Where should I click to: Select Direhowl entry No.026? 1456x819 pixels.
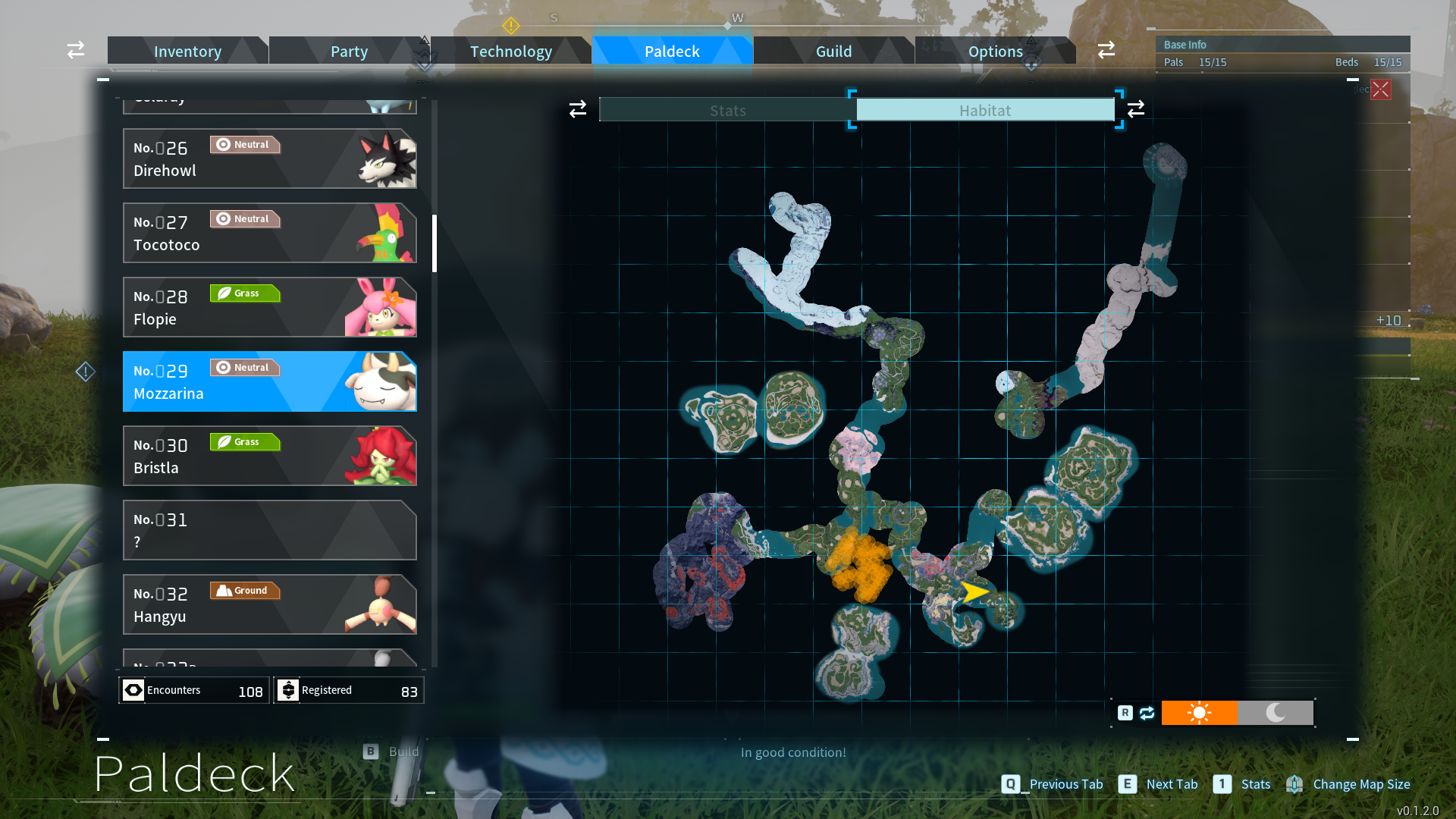(269, 158)
